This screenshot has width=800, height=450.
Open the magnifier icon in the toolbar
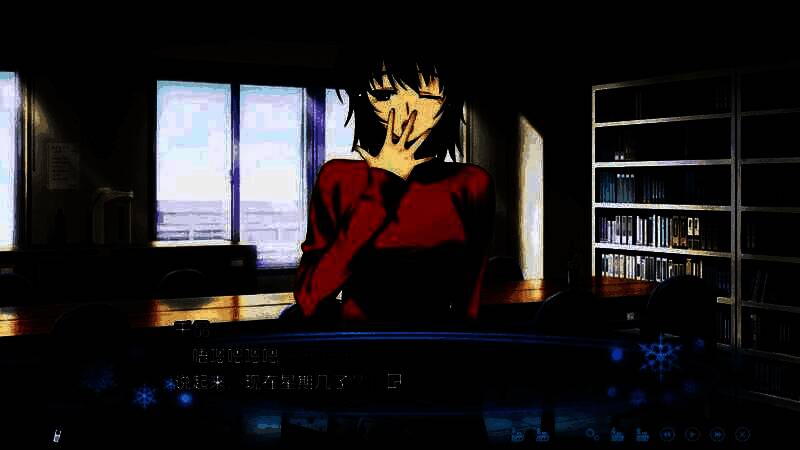point(592,434)
